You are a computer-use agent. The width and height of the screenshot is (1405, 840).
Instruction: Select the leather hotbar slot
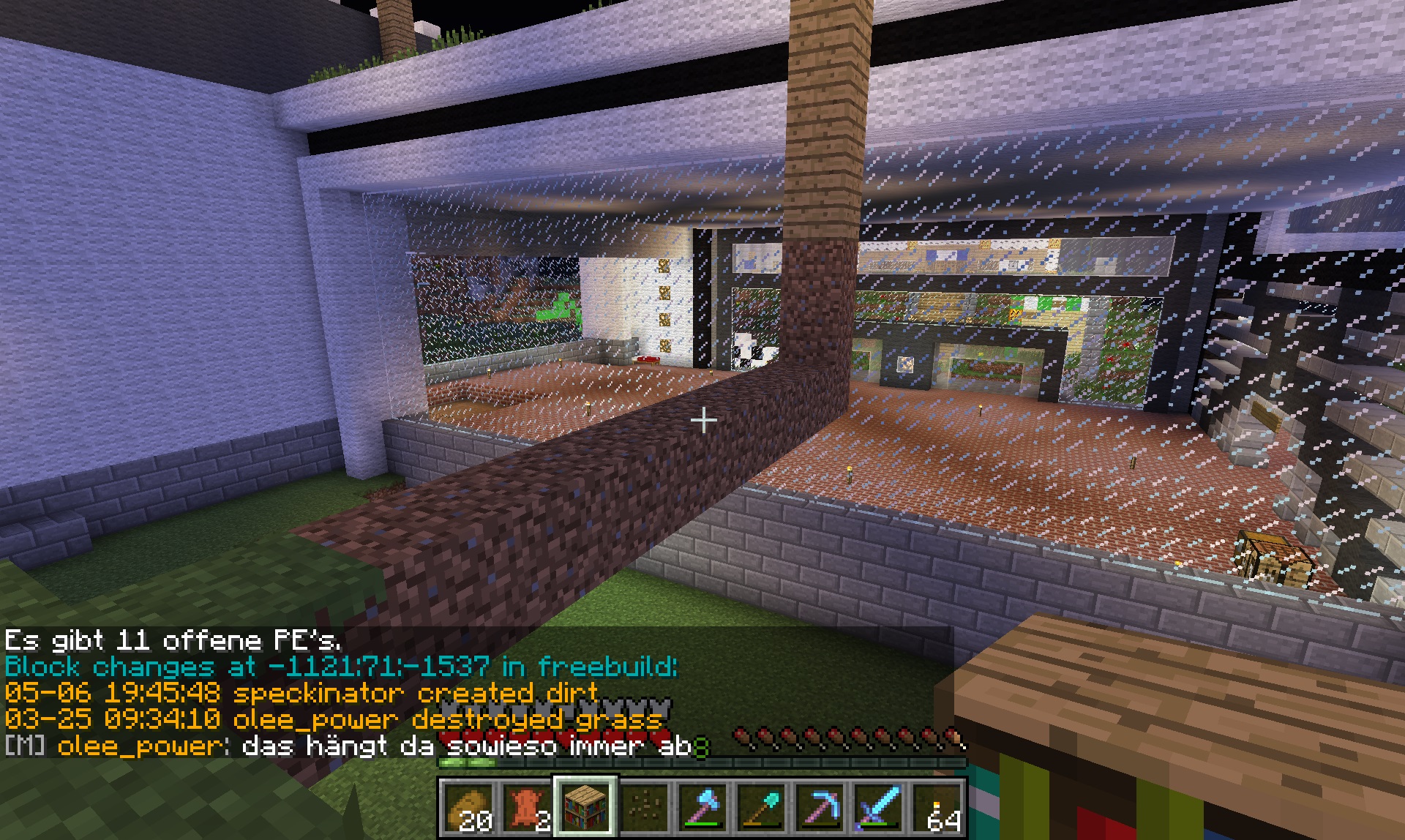point(528,808)
